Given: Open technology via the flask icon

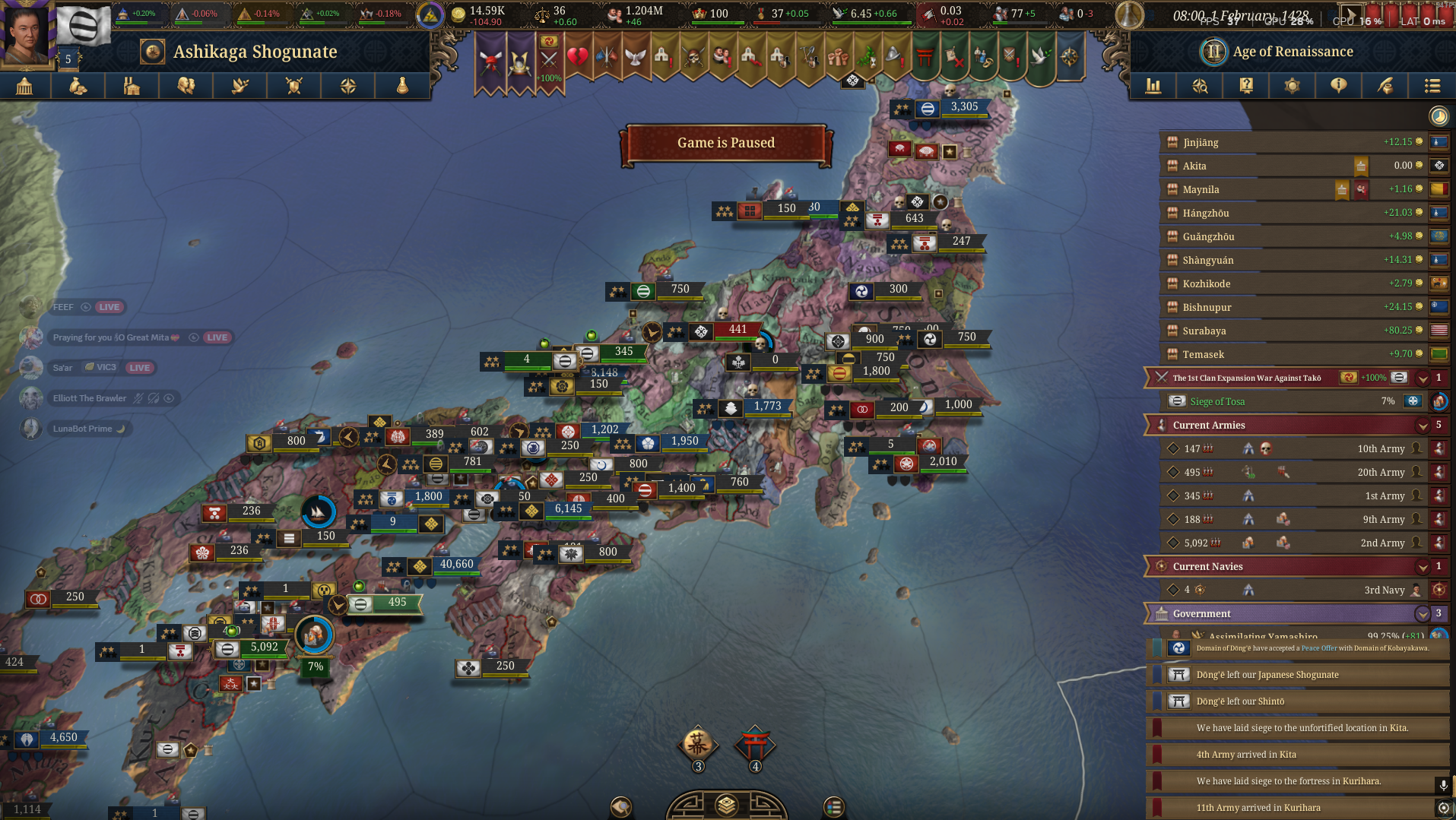Looking at the screenshot, I should click(403, 86).
